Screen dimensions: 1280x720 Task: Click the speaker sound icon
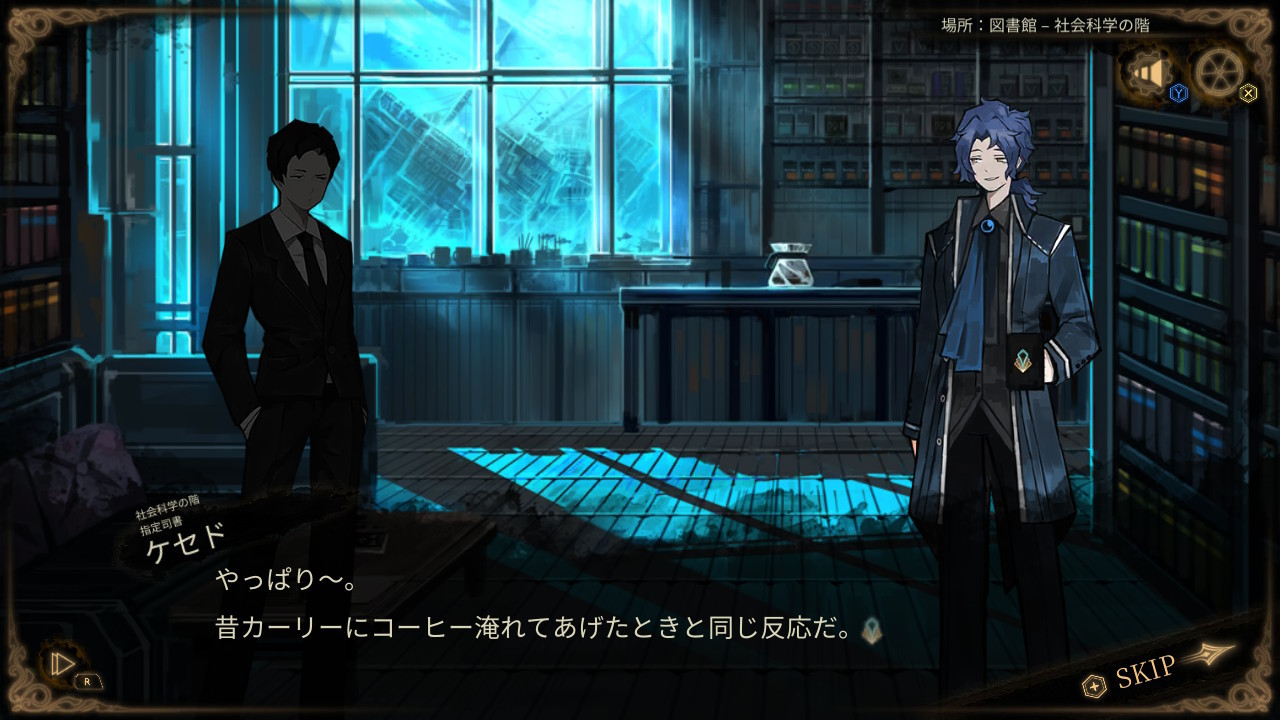[x=1148, y=73]
